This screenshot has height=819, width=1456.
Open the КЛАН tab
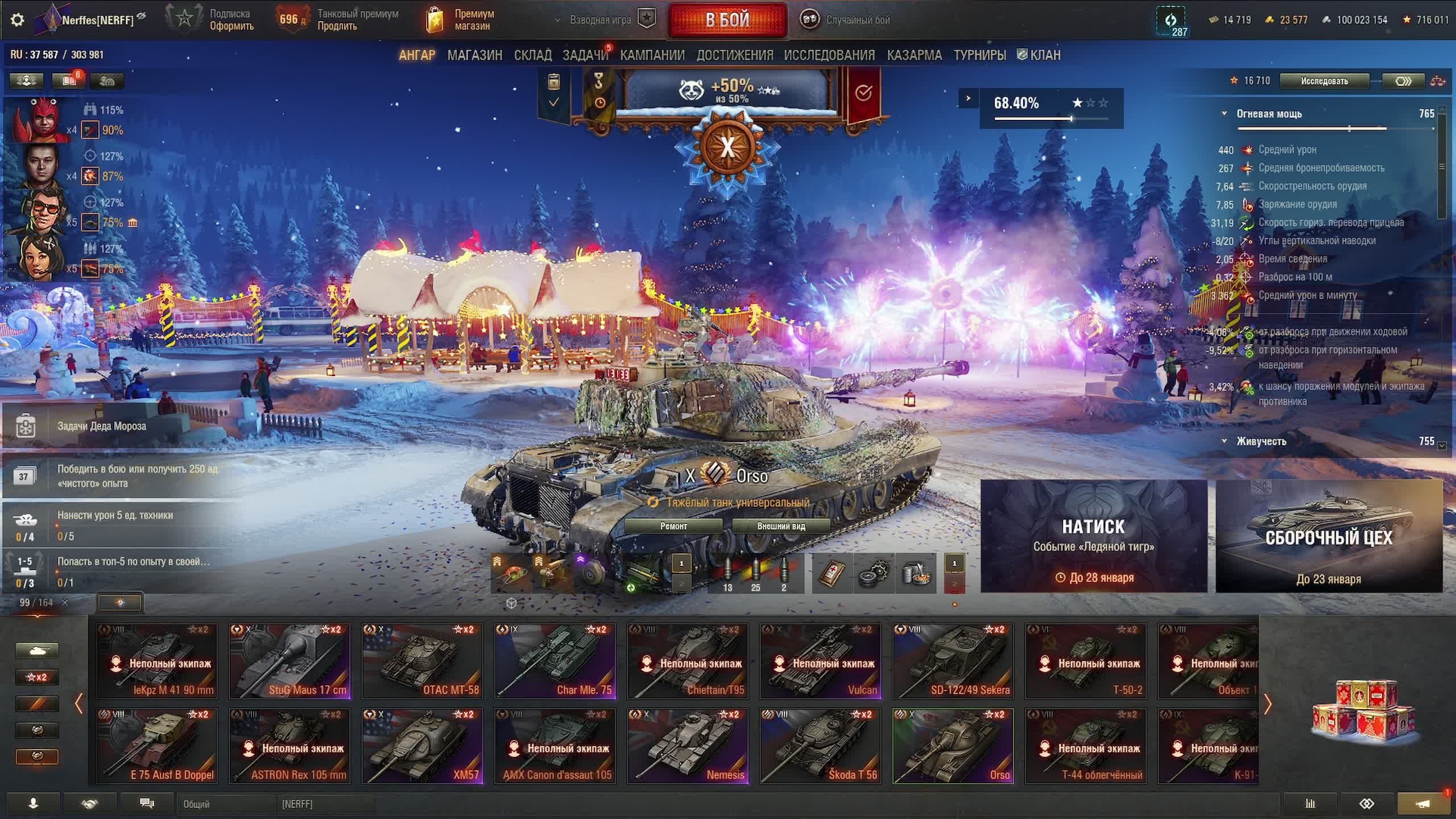[1039, 55]
